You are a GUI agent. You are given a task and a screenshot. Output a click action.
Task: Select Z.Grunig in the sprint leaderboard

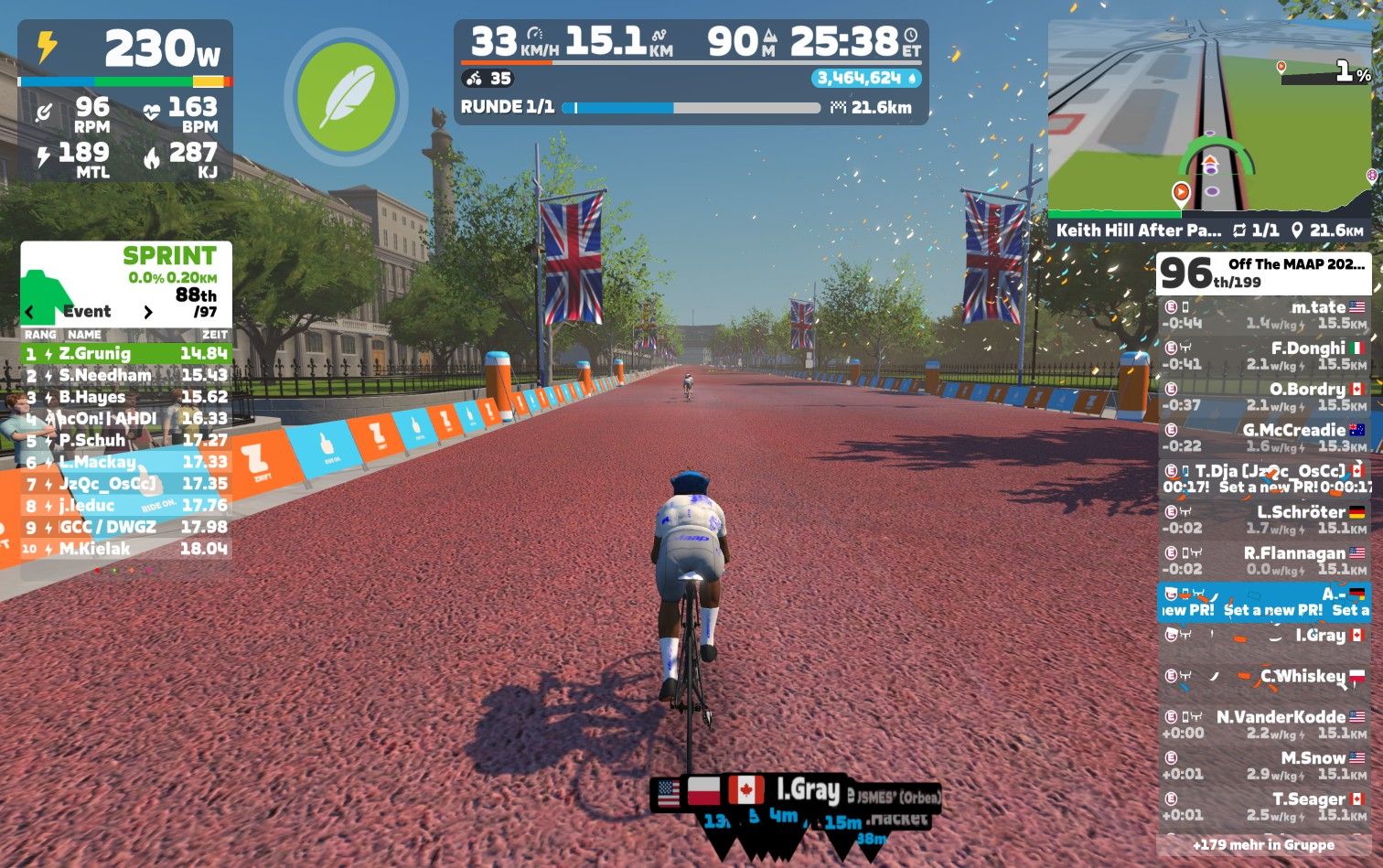[x=126, y=353]
